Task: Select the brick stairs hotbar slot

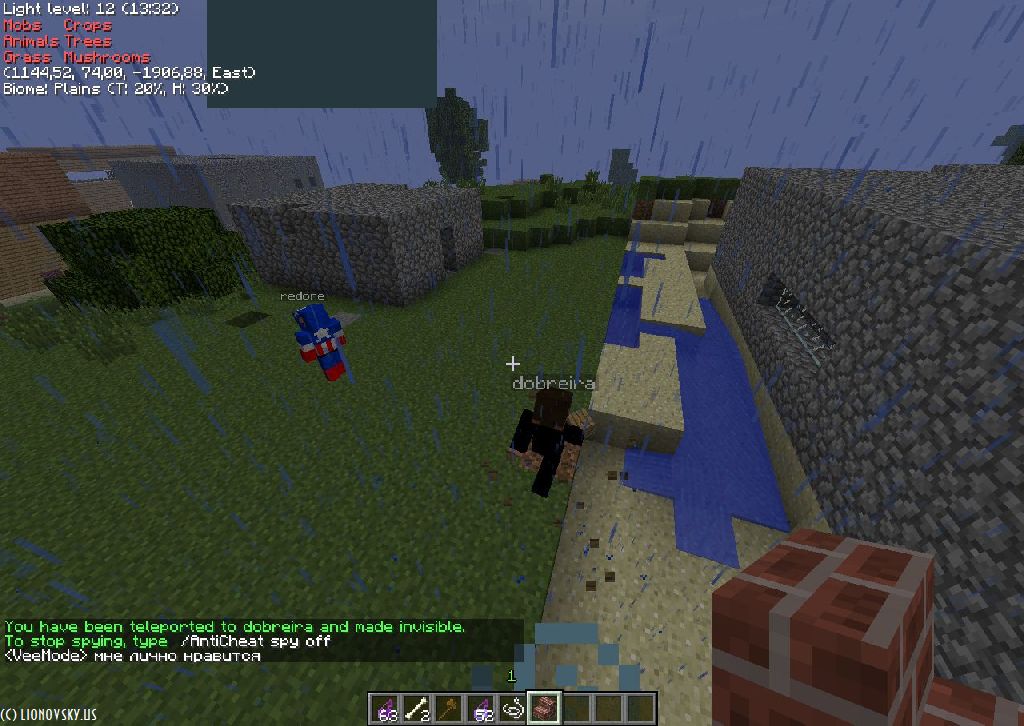Action: (x=545, y=708)
